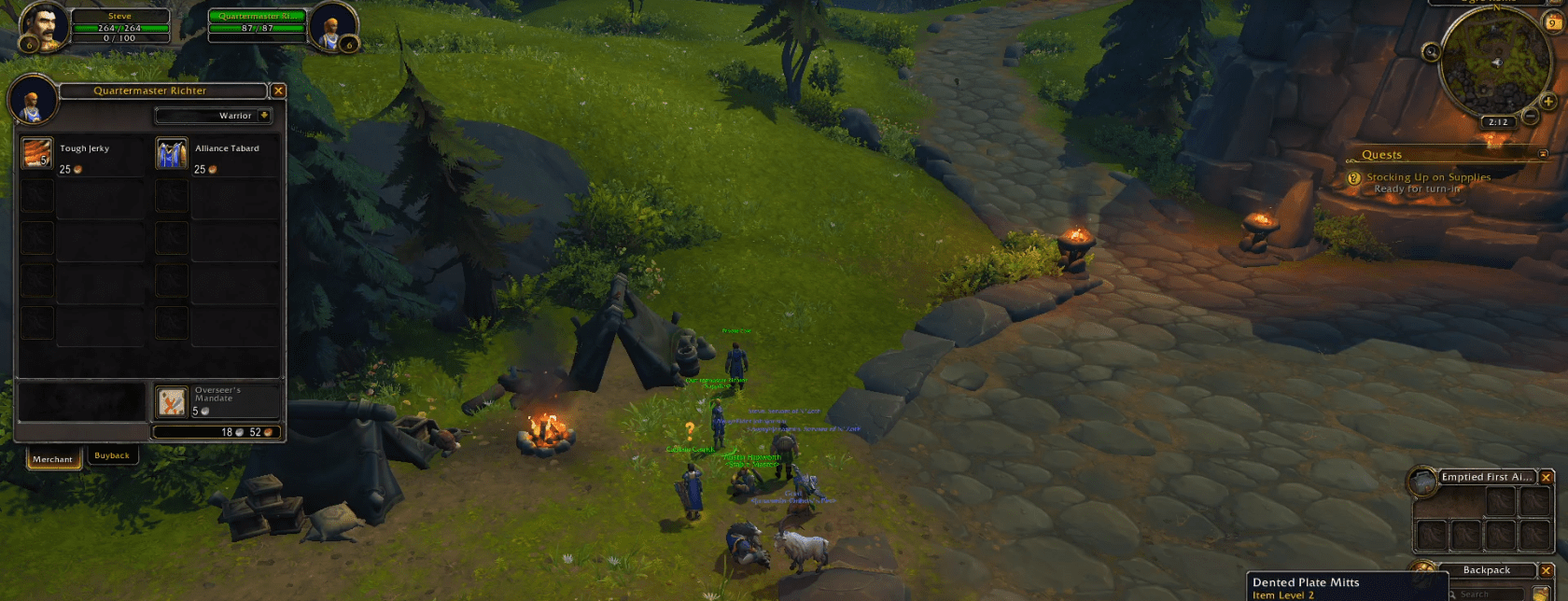Viewport: 1568px width, 601px height.
Task: Open the minimap view
Action: pos(1493,63)
